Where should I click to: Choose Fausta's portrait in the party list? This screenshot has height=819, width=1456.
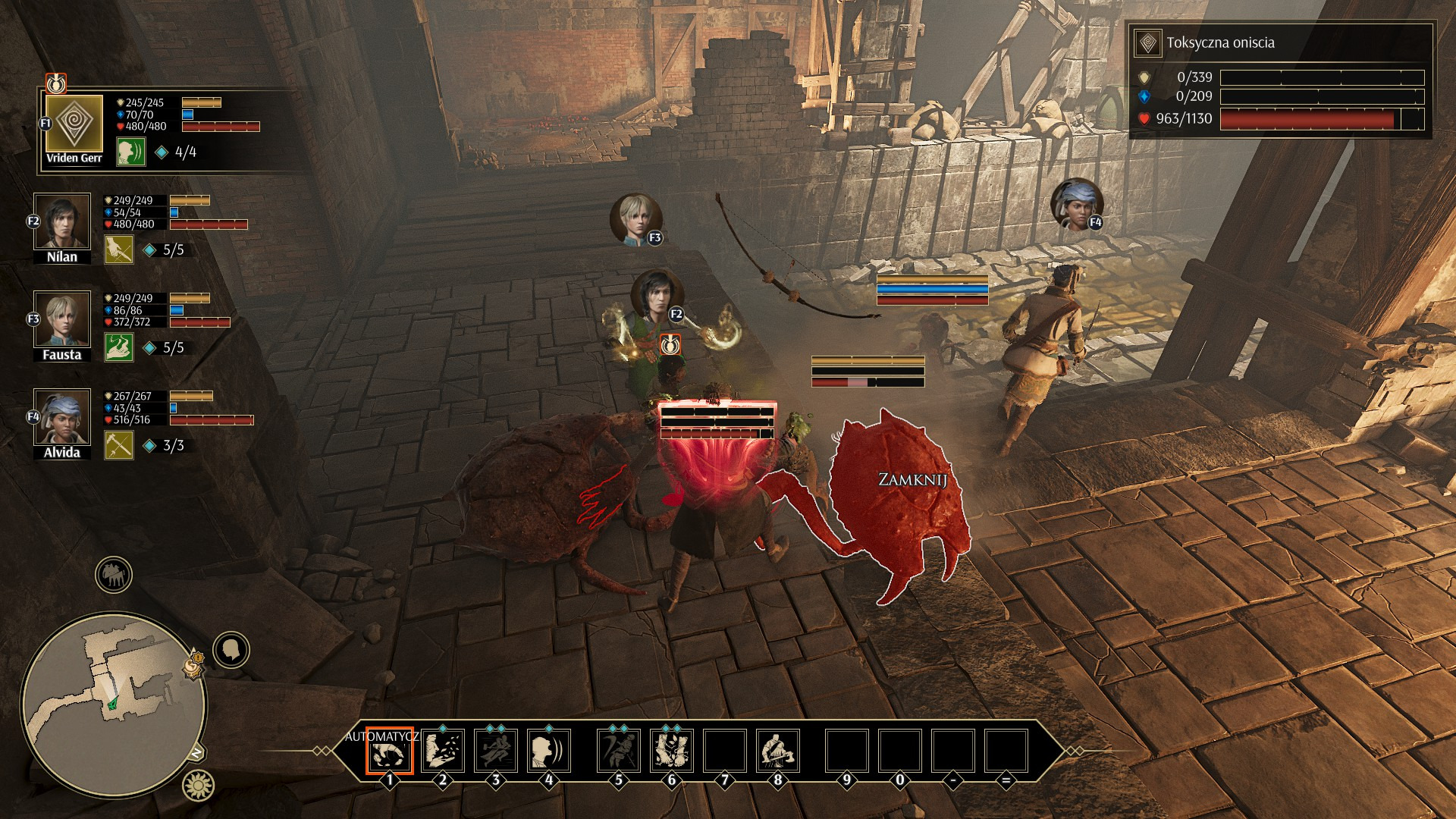pyautogui.click(x=61, y=319)
